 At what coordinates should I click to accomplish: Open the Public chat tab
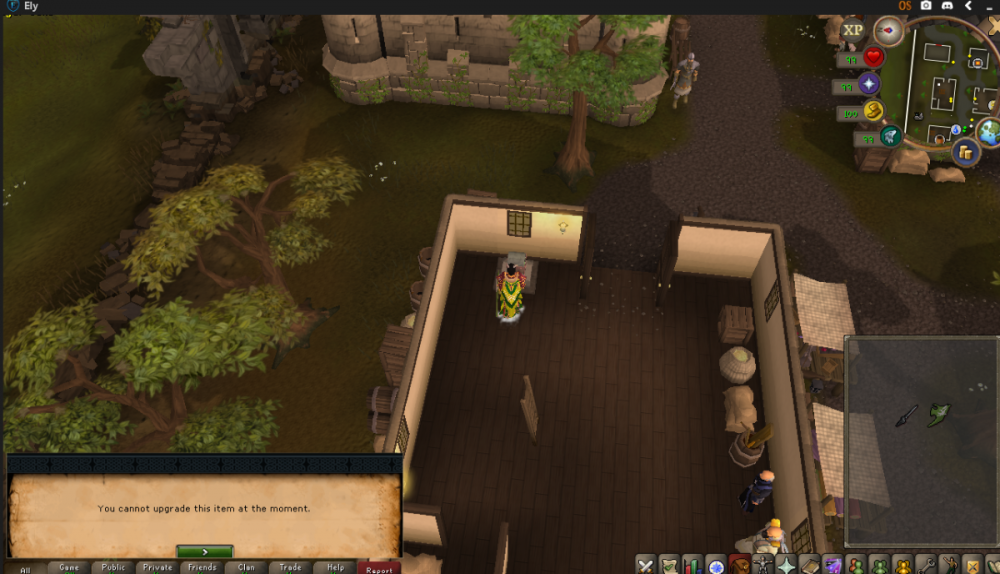point(113,567)
